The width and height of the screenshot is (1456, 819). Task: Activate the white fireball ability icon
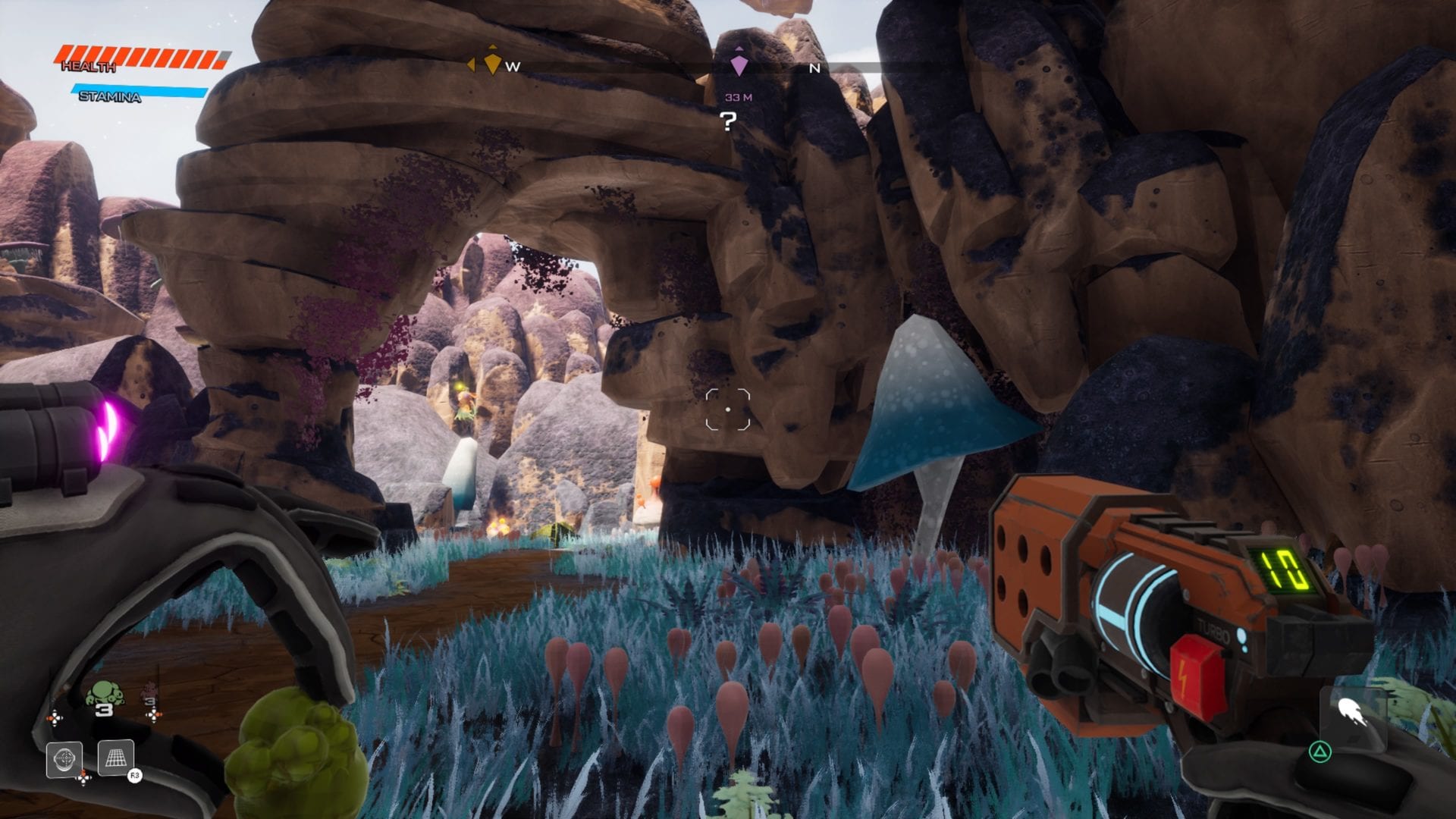coord(1352,712)
